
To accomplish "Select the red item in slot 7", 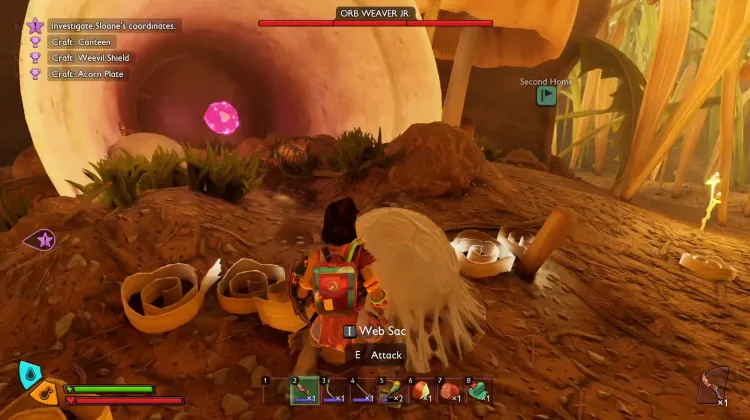I will [451, 390].
